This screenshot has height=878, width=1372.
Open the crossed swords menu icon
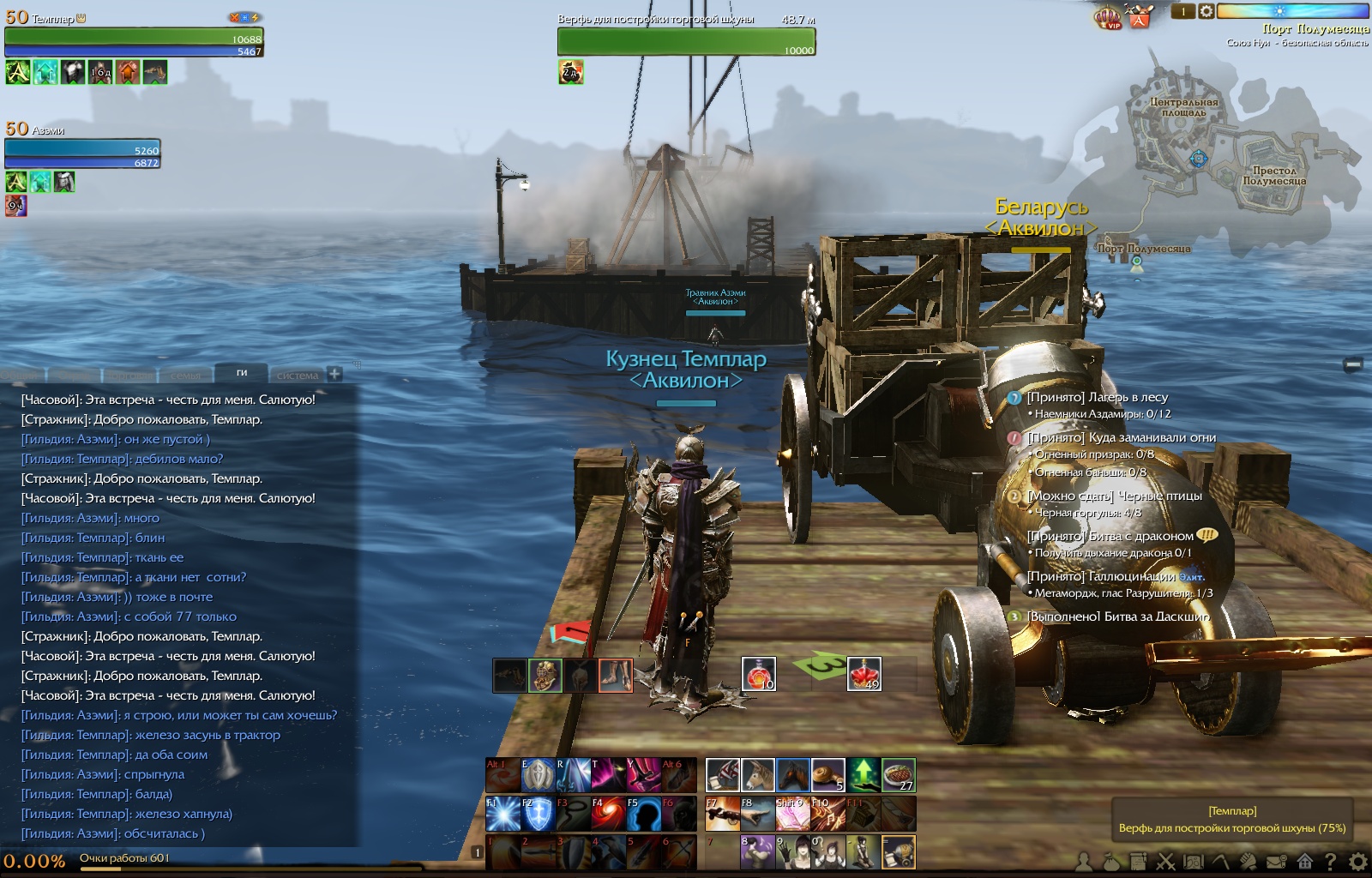click(x=1166, y=861)
